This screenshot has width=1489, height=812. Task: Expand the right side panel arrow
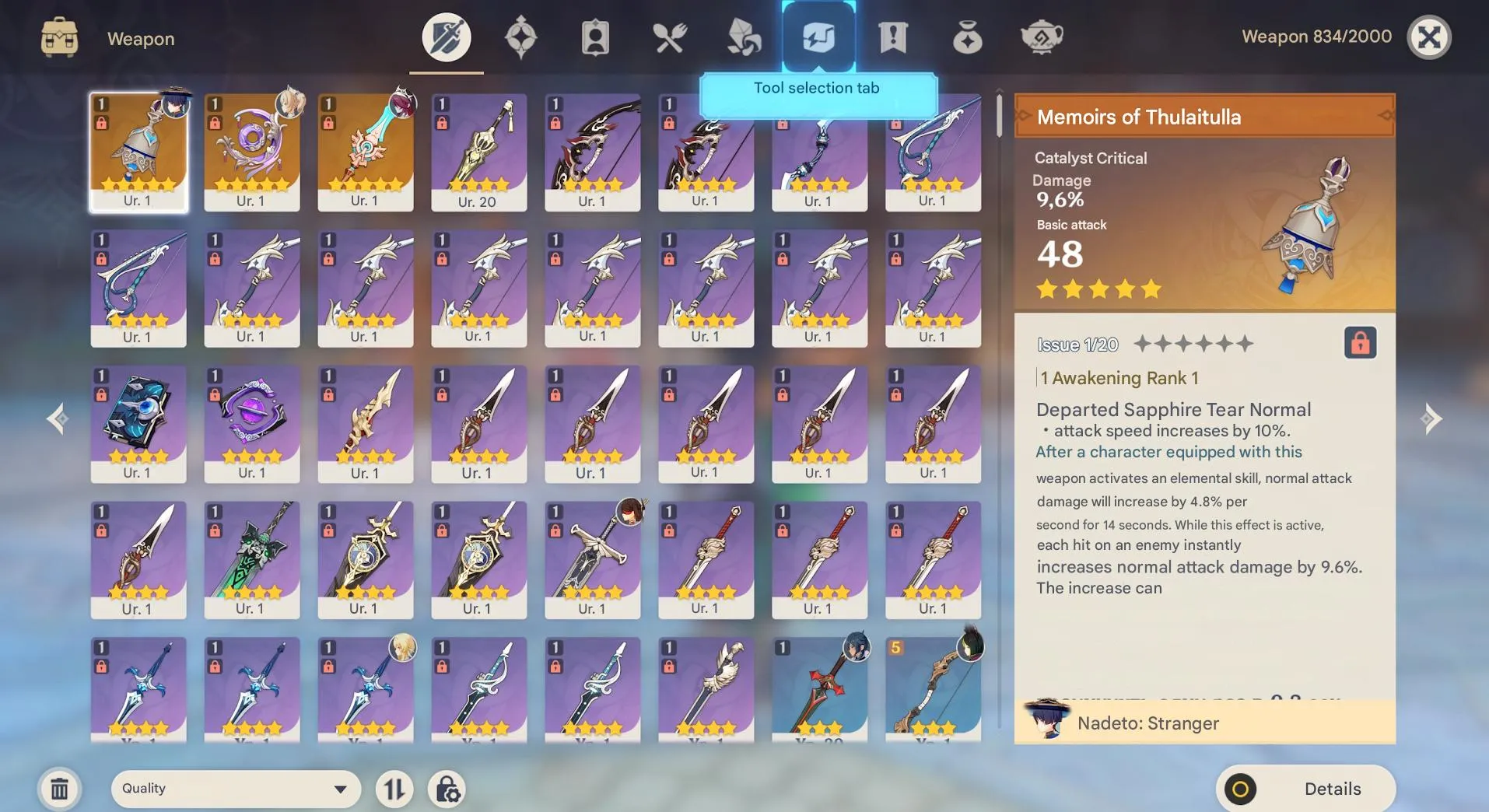pyautogui.click(x=1431, y=418)
